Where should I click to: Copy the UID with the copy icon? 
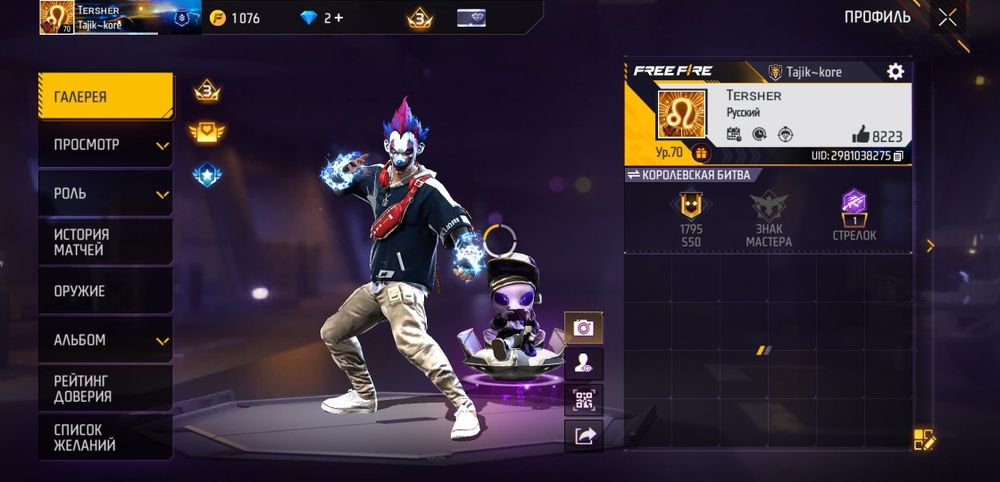pyautogui.click(x=898, y=156)
